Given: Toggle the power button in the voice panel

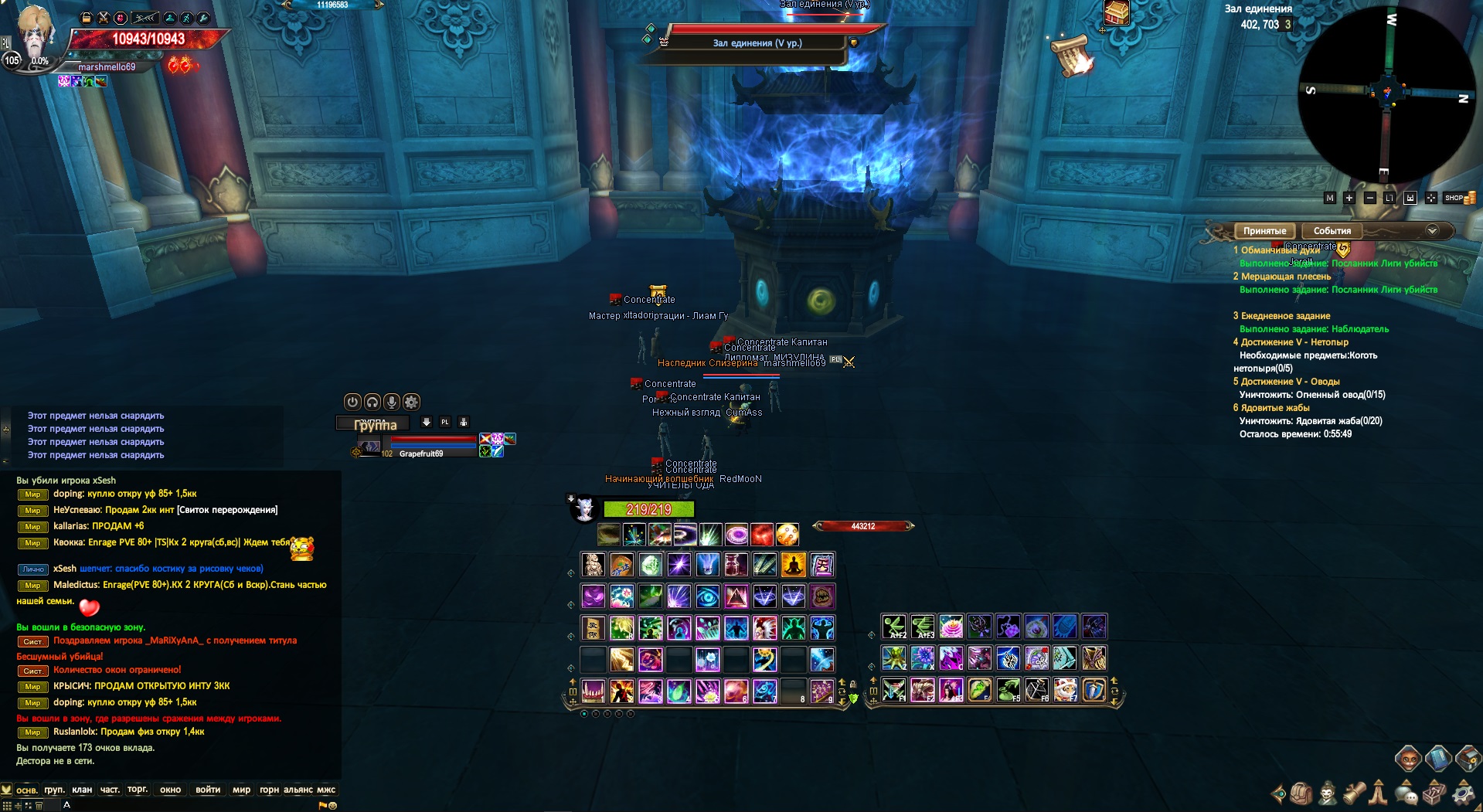Looking at the screenshot, I should pos(352,402).
